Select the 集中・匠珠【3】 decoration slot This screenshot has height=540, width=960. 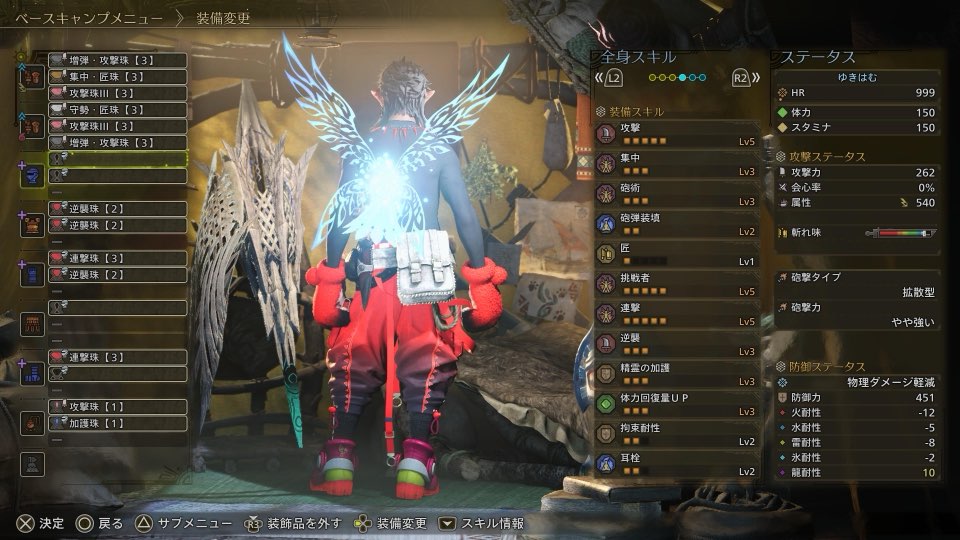[117, 76]
